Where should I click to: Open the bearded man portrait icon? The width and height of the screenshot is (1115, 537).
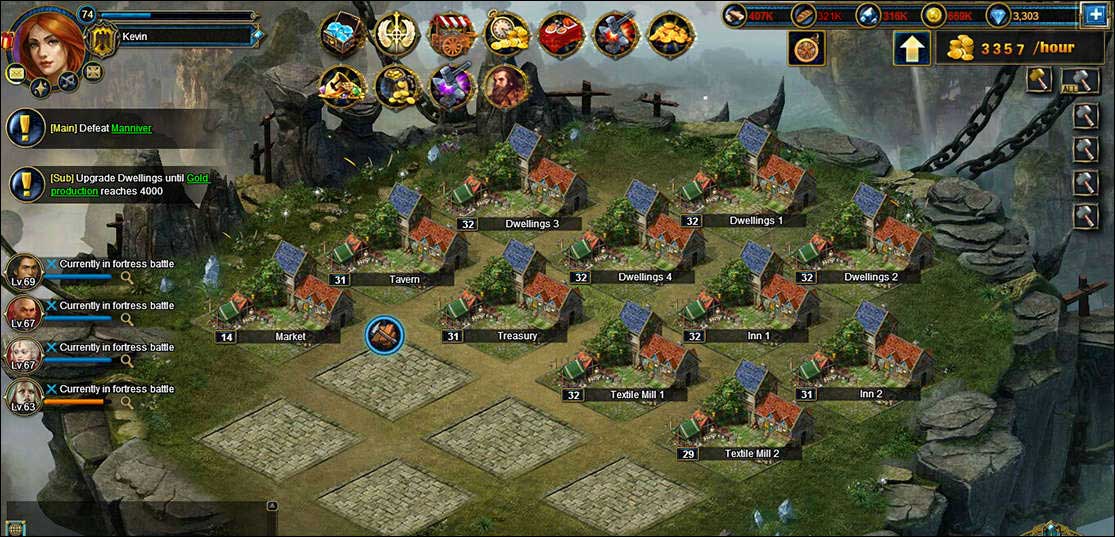[x=506, y=87]
